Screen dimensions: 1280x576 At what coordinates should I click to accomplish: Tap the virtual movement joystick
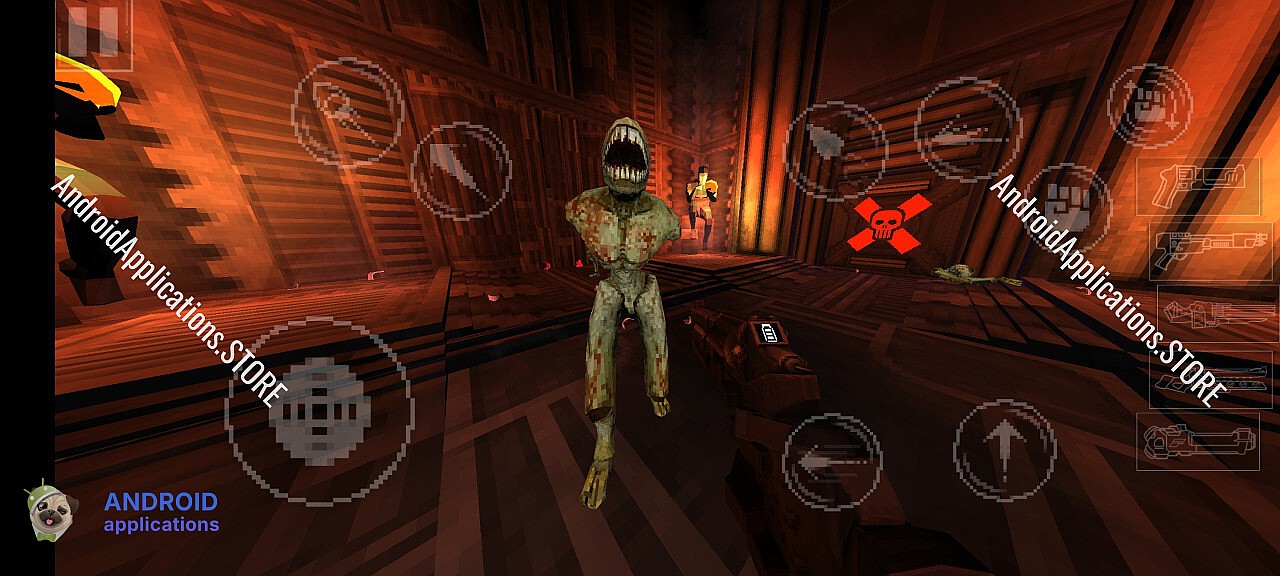tap(318, 411)
